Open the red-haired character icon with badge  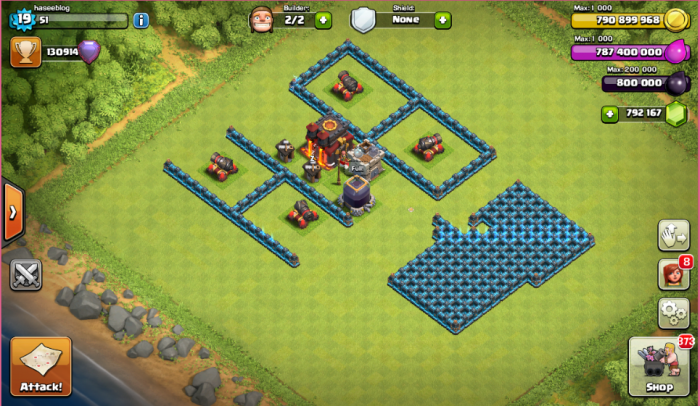[671, 274]
